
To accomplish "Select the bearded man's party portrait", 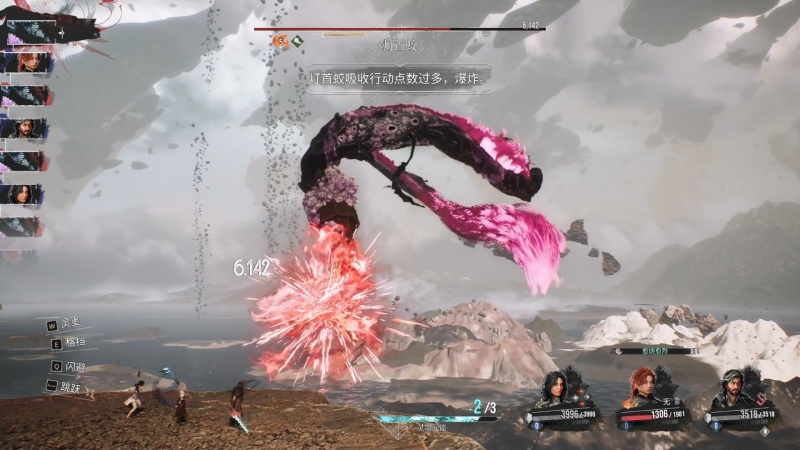I will click(732, 387).
